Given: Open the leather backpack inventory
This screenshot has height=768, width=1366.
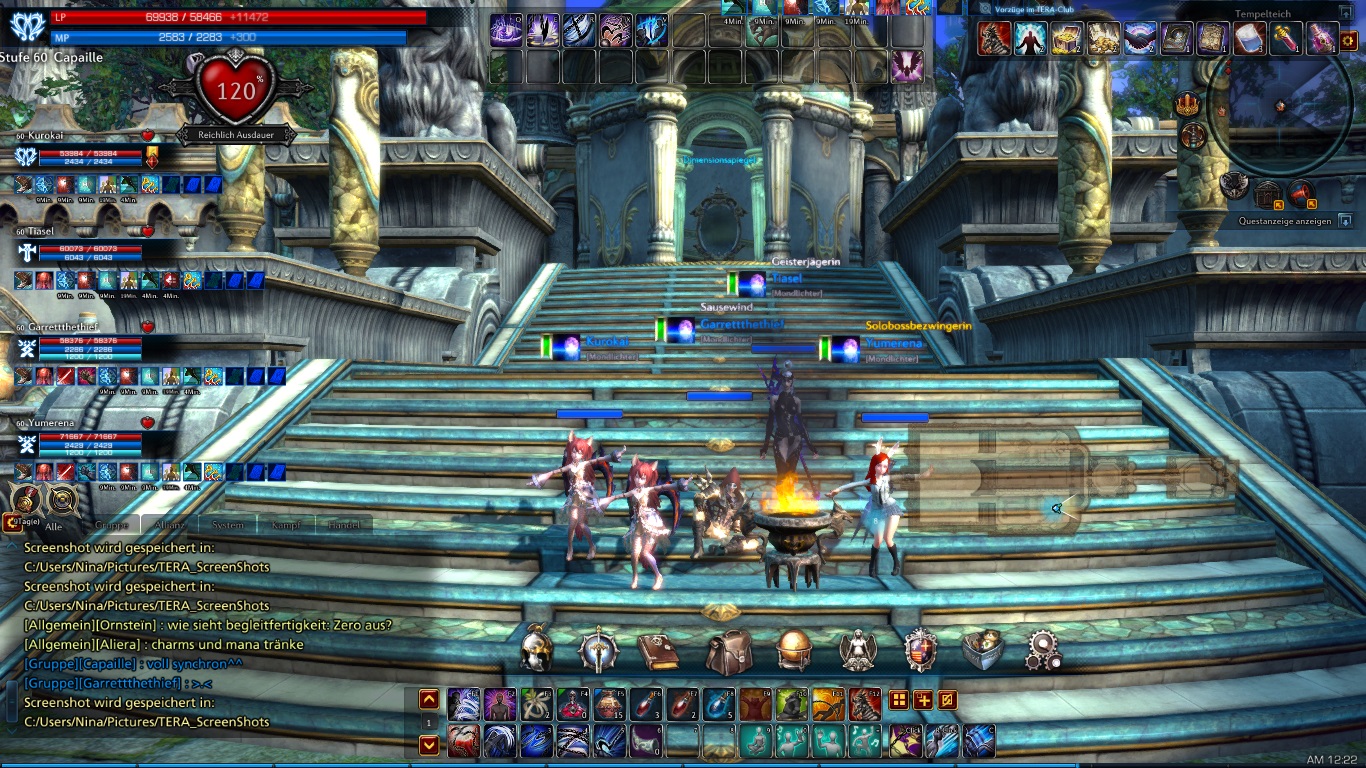Looking at the screenshot, I should (729, 651).
